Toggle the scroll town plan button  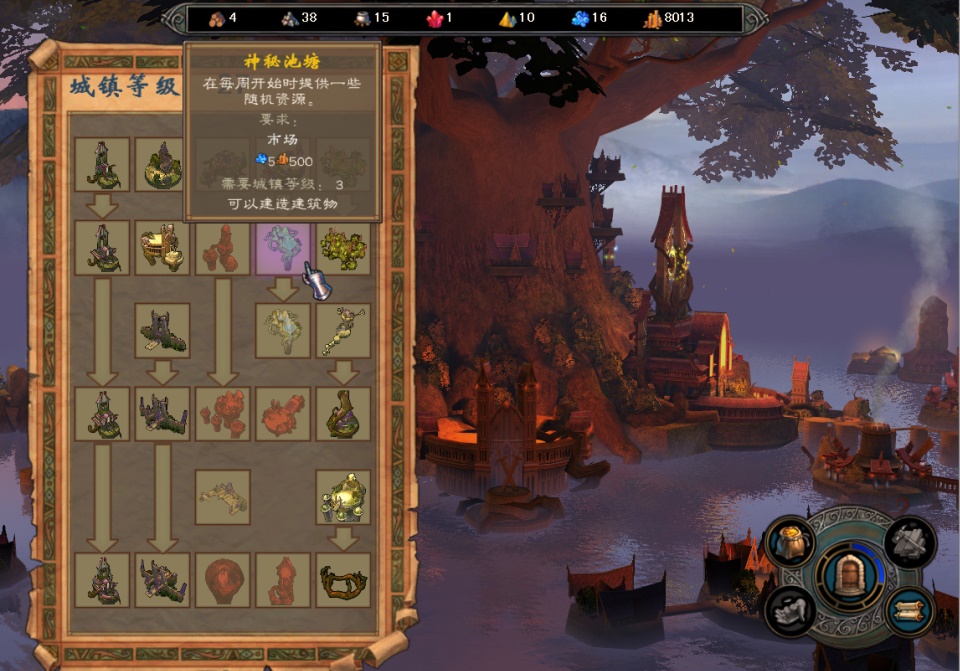point(909,608)
